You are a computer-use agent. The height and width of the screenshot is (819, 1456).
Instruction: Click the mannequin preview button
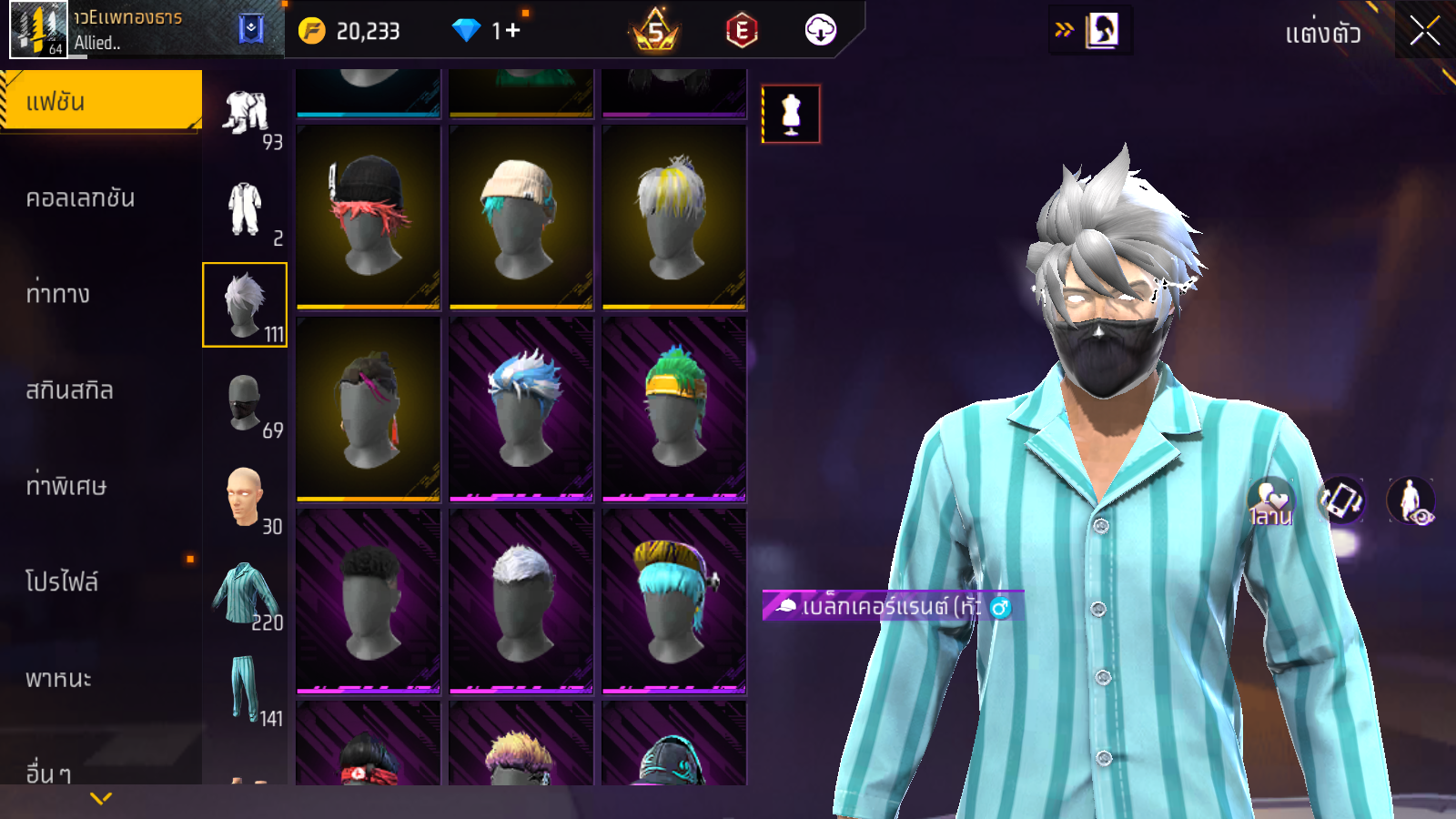(x=791, y=115)
